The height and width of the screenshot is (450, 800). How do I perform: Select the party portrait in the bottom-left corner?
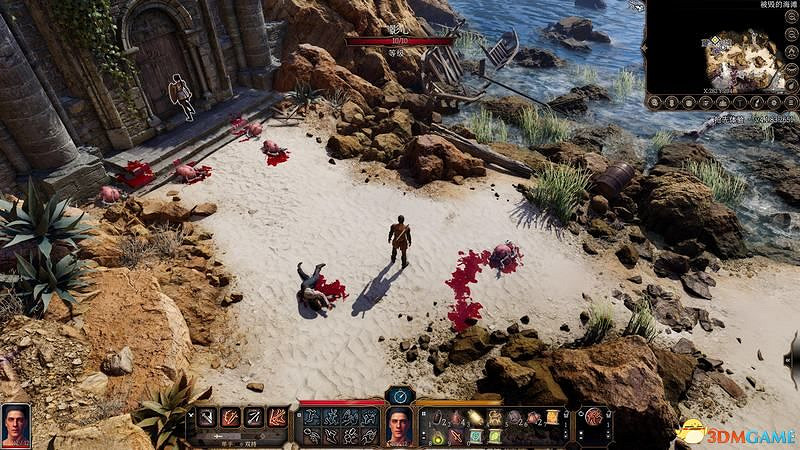click(16, 425)
